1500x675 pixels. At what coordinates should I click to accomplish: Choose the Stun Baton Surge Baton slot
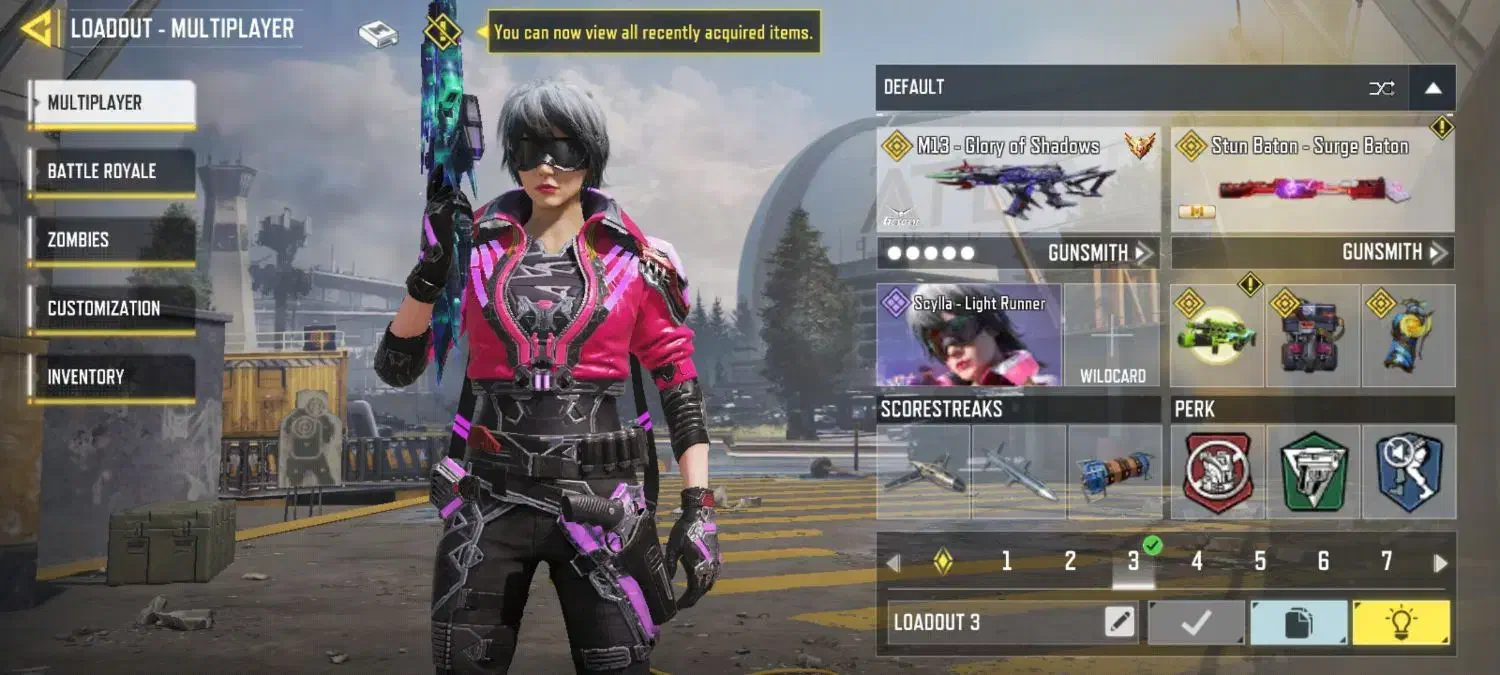pos(1312,180)
